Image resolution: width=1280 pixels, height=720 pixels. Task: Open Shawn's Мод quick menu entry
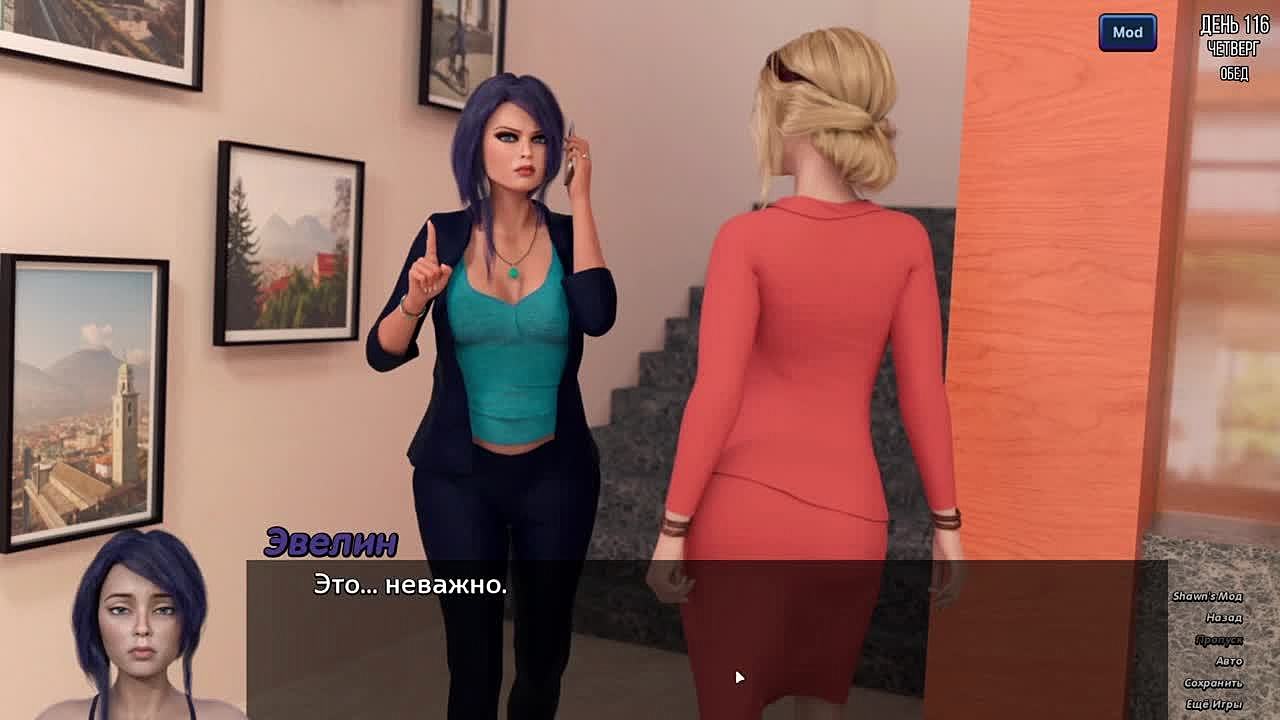pos(1207,596)
